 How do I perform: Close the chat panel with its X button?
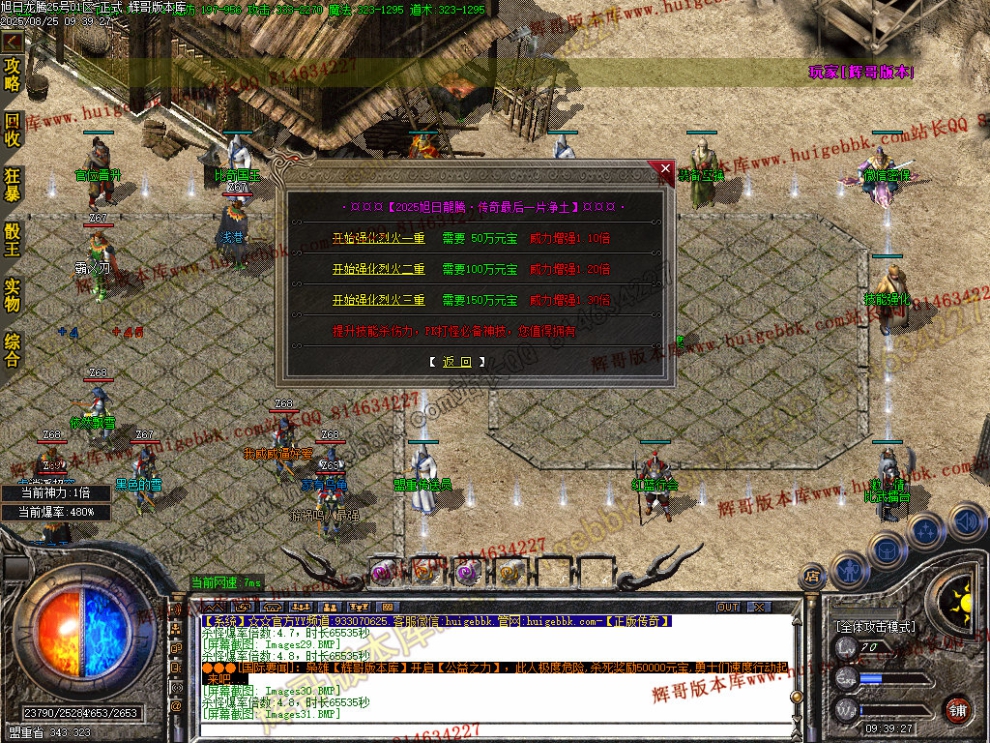(x=760, y=607)
